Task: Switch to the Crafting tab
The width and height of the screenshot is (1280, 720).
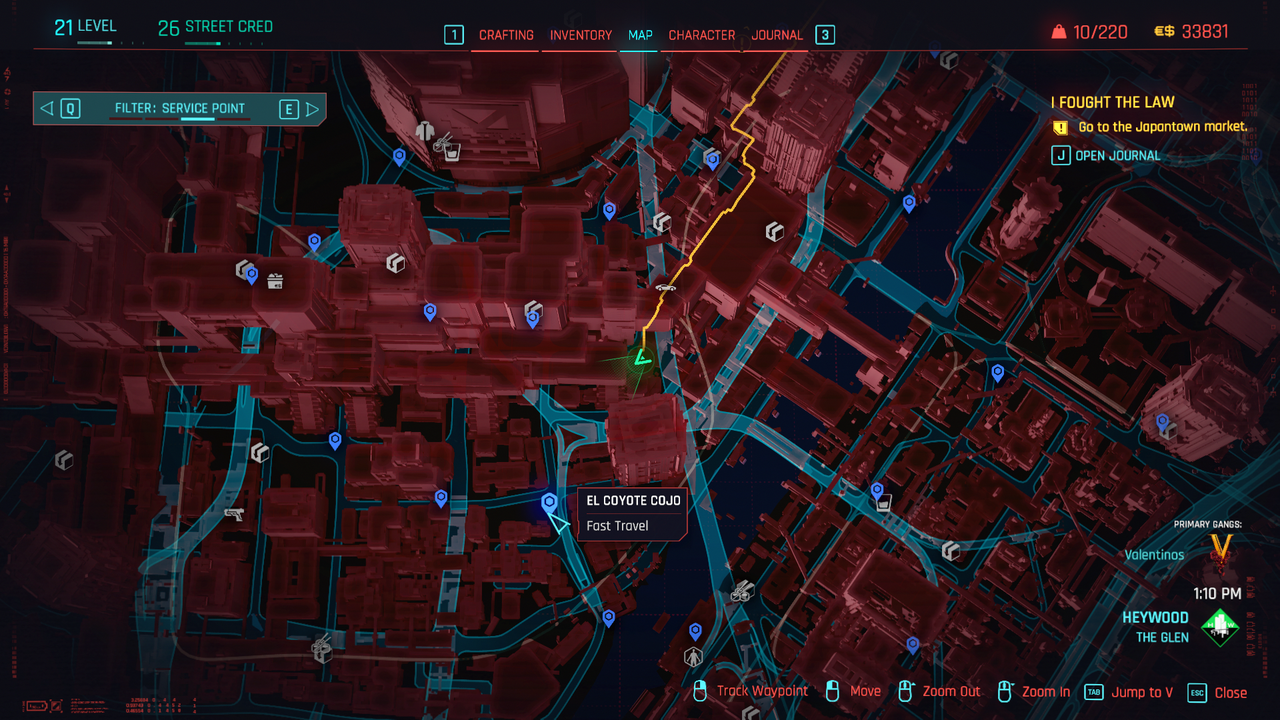Action: tap(506, 35)
